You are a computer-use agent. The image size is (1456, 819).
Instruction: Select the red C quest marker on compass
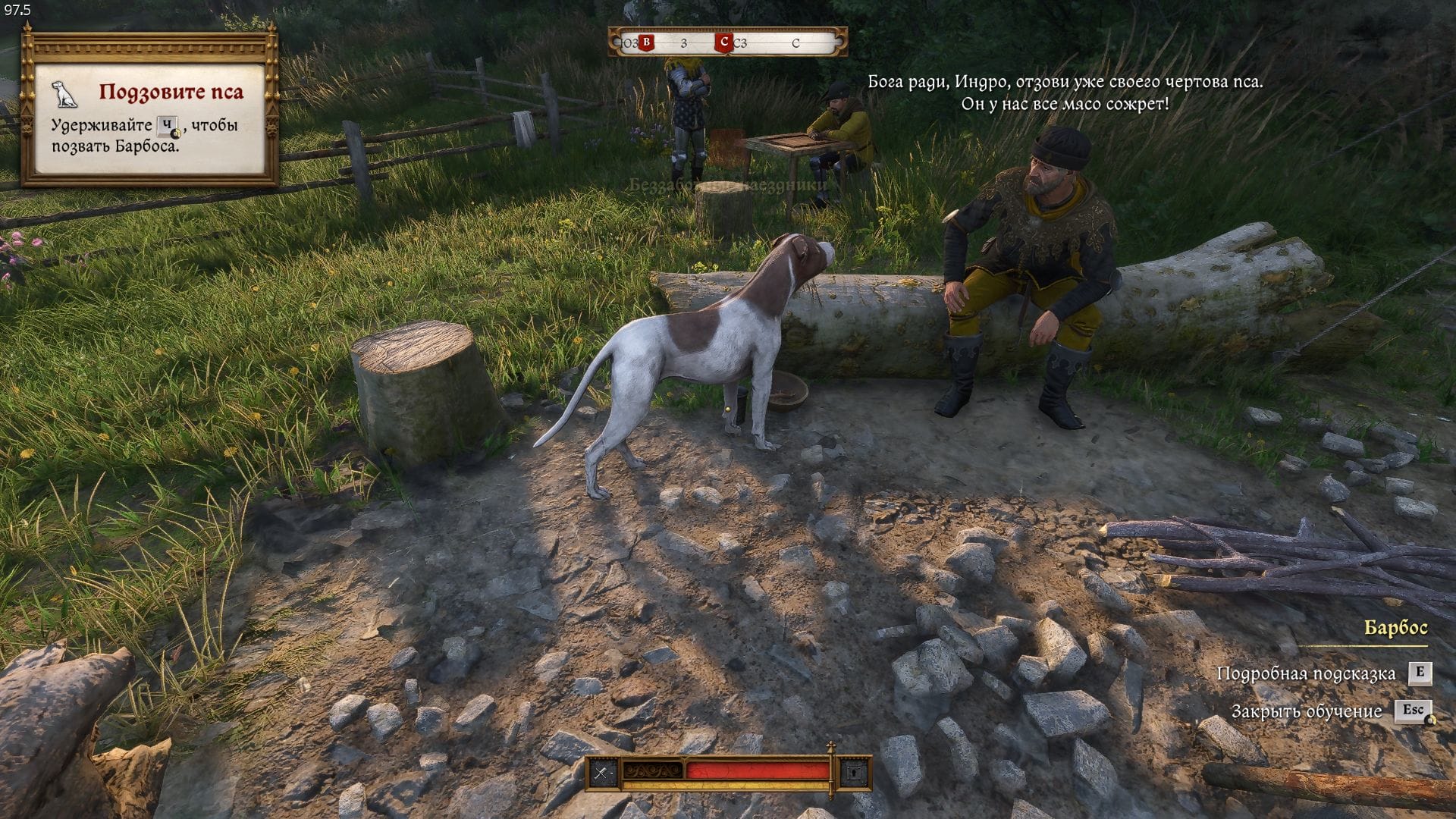pos(723,42)
